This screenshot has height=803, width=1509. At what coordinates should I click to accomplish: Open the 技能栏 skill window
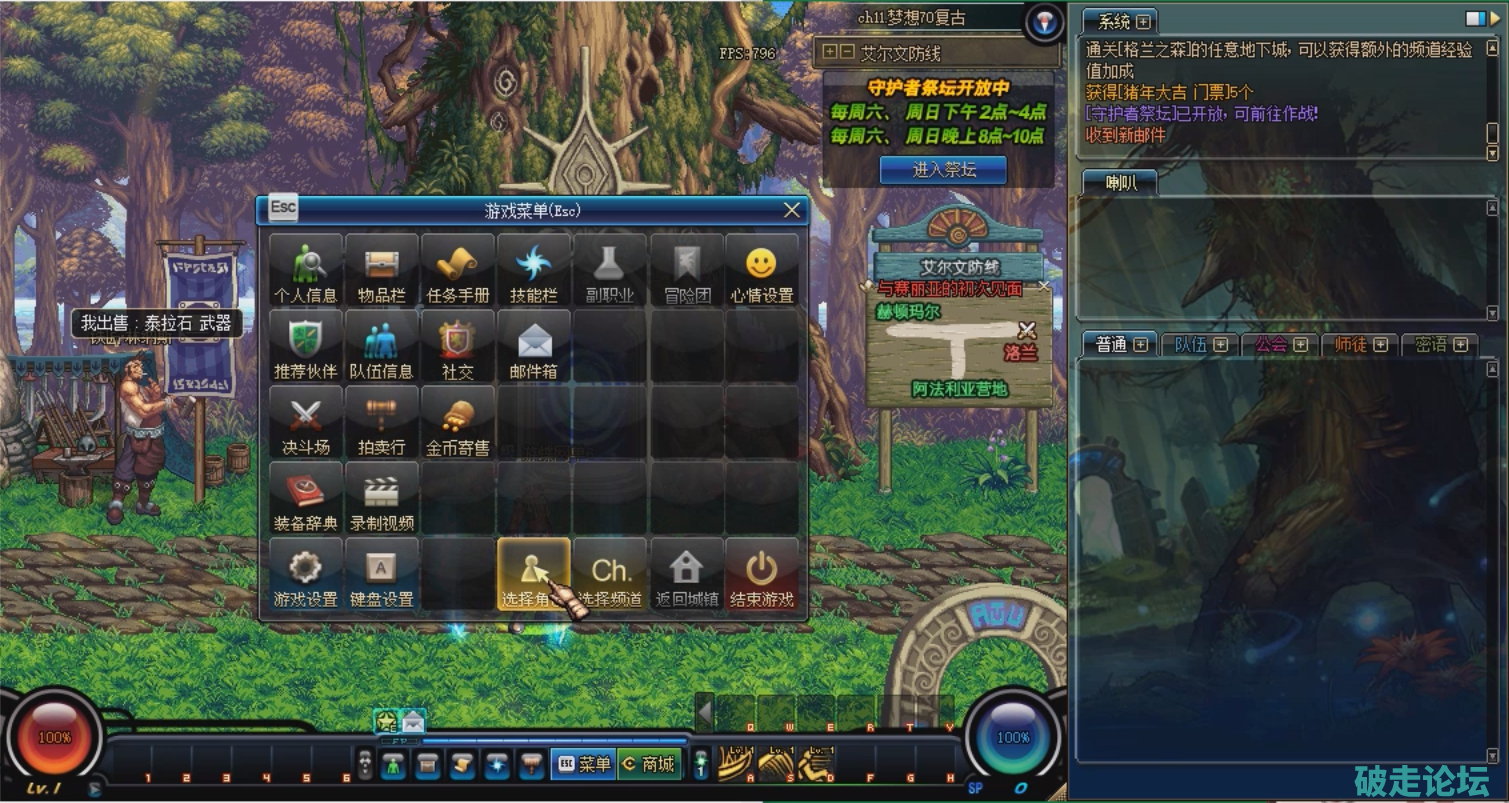tap(534, 271)
